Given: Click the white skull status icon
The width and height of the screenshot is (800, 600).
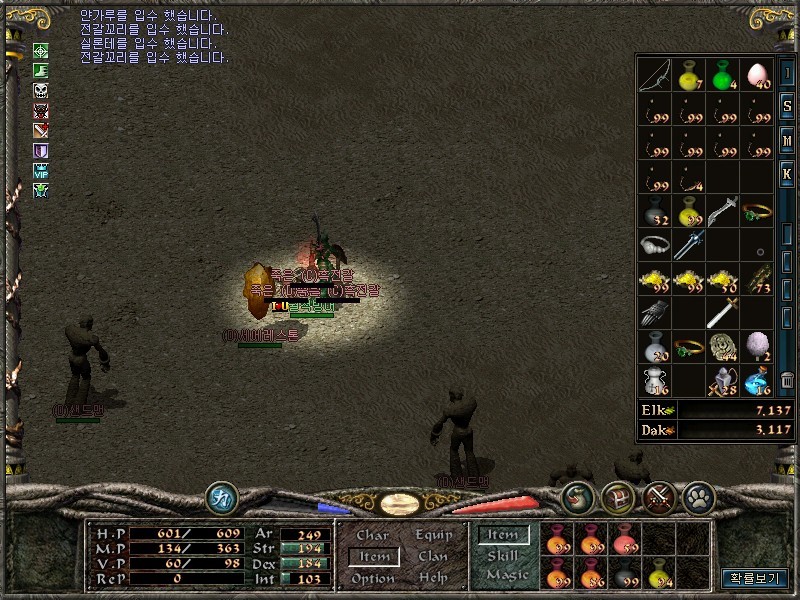Looking at the screenshot, I should click(x=41, y=91).
